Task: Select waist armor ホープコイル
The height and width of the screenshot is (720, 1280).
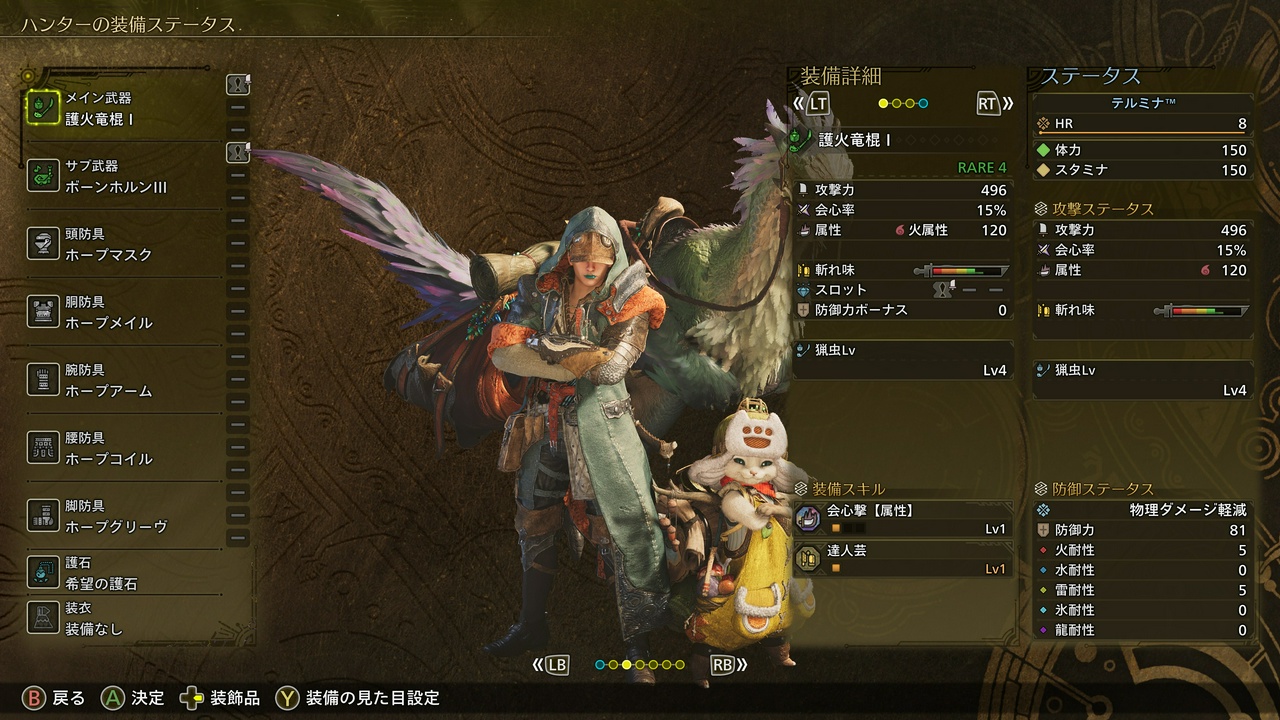Action: 122,448
